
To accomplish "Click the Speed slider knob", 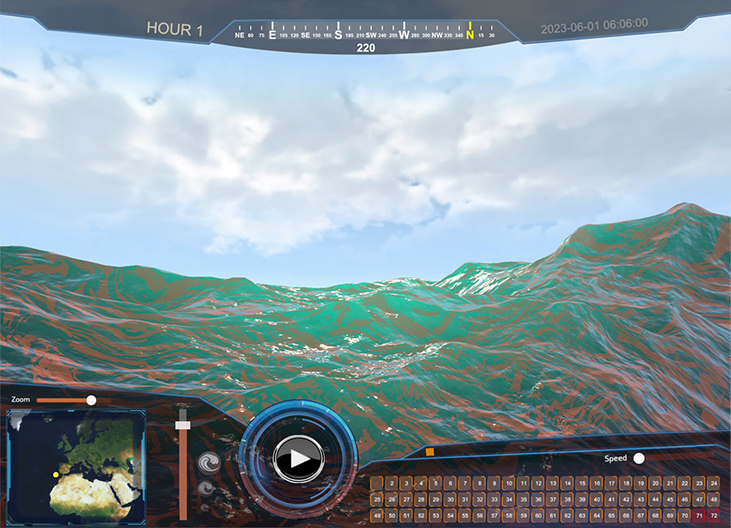I will pyautogui.click(x=638, y=458).
